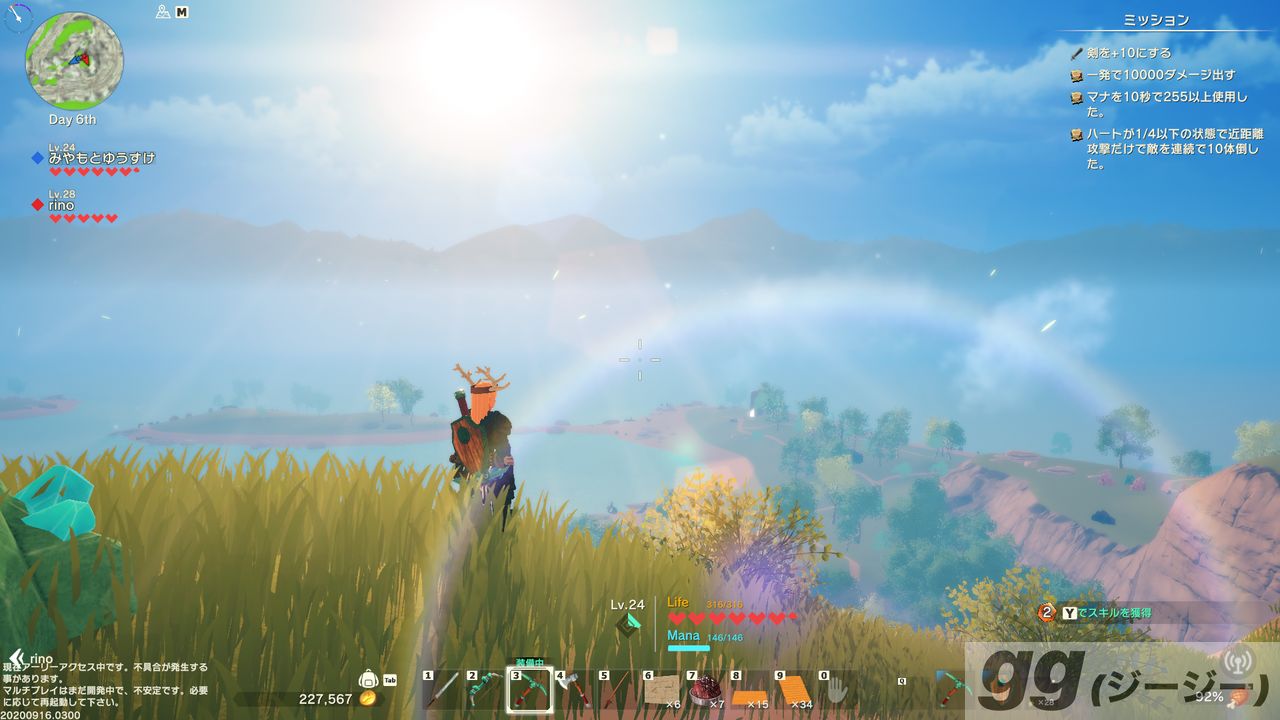The image size is (1280, 720).
Task: Click the compass dial above the minimap
Action: [x=19, y=16]
